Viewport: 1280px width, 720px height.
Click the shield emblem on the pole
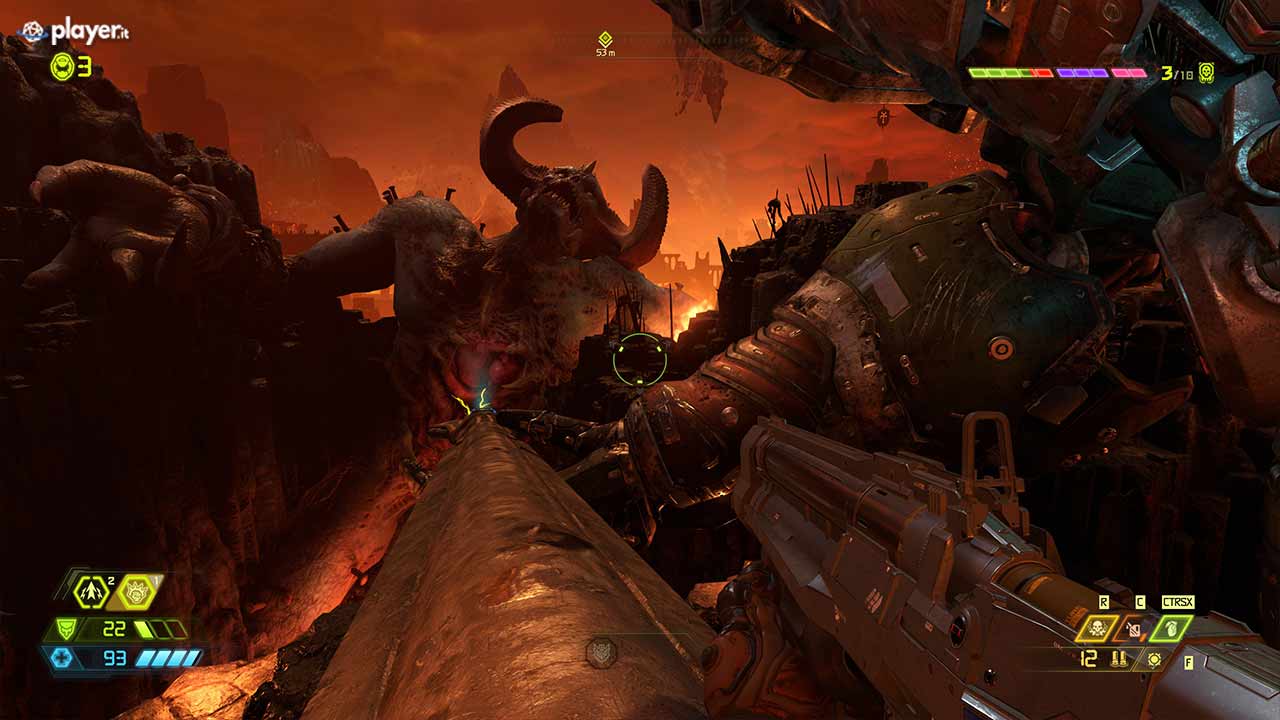coord(600,652)
